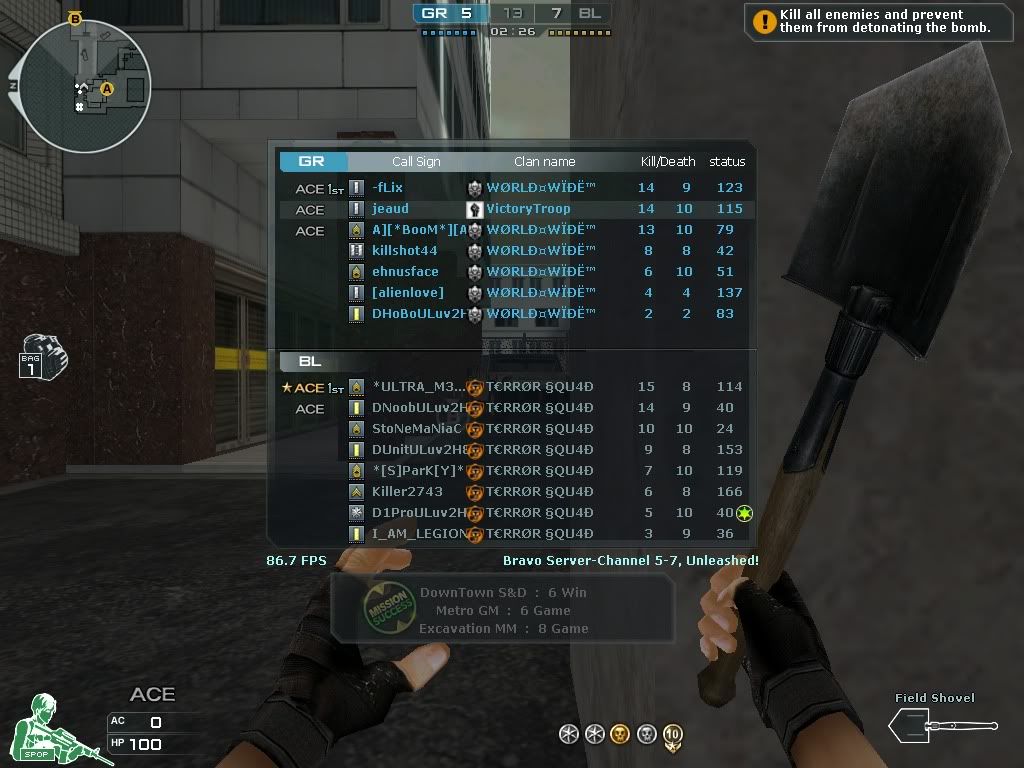Select the Field Shovel weapon icon
1024x768 pixels.
point(942,725)
